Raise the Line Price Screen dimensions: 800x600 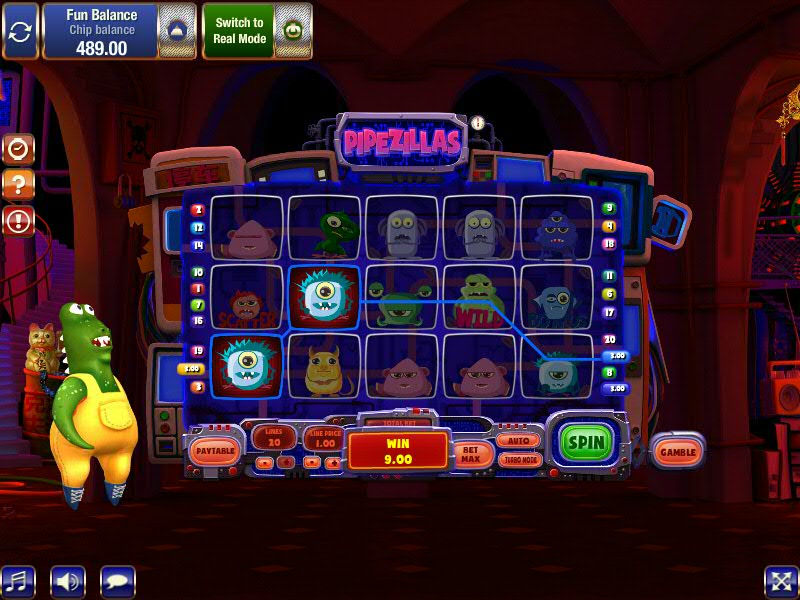(335, 462)
